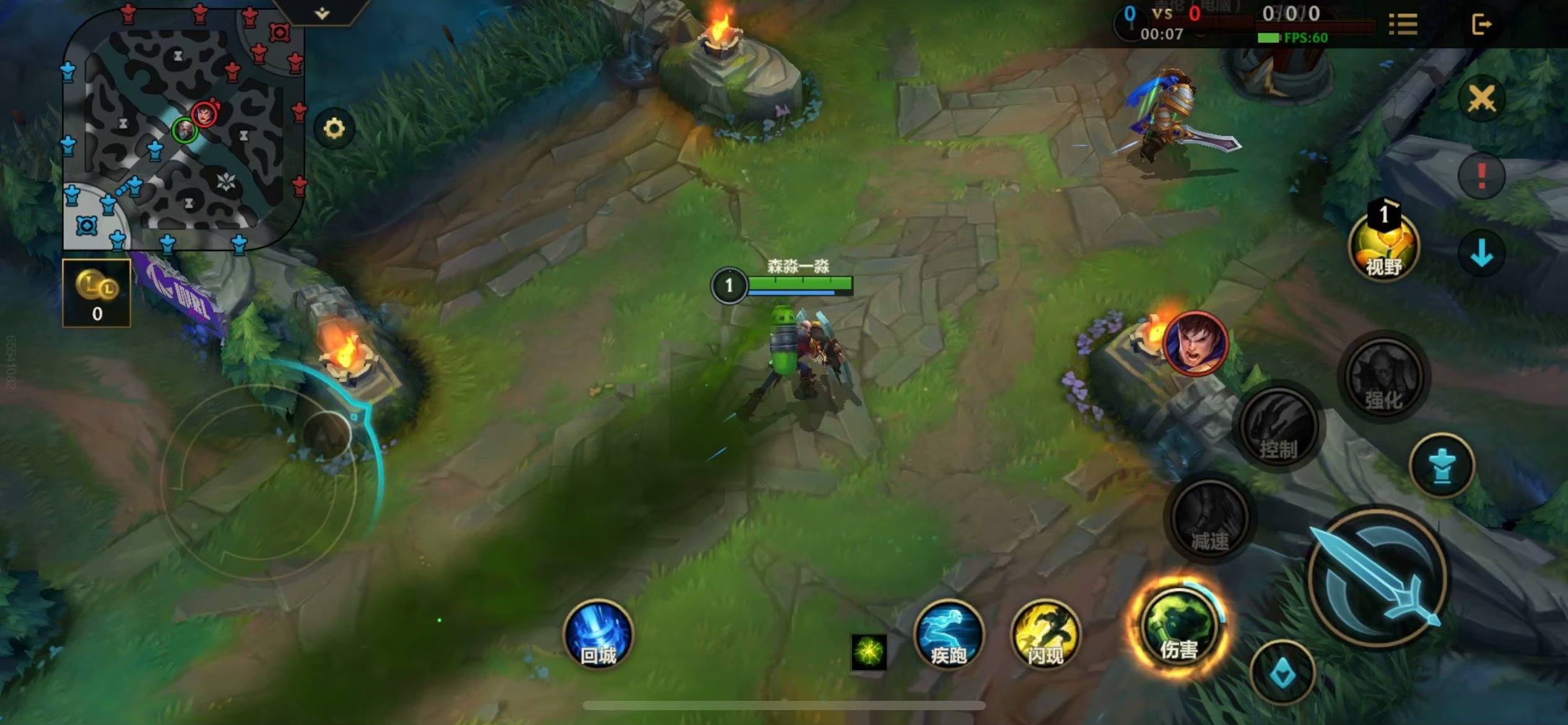Tap the blue tower attack button
This screenshot has height=725, width=1568.
click(1442, 465)
